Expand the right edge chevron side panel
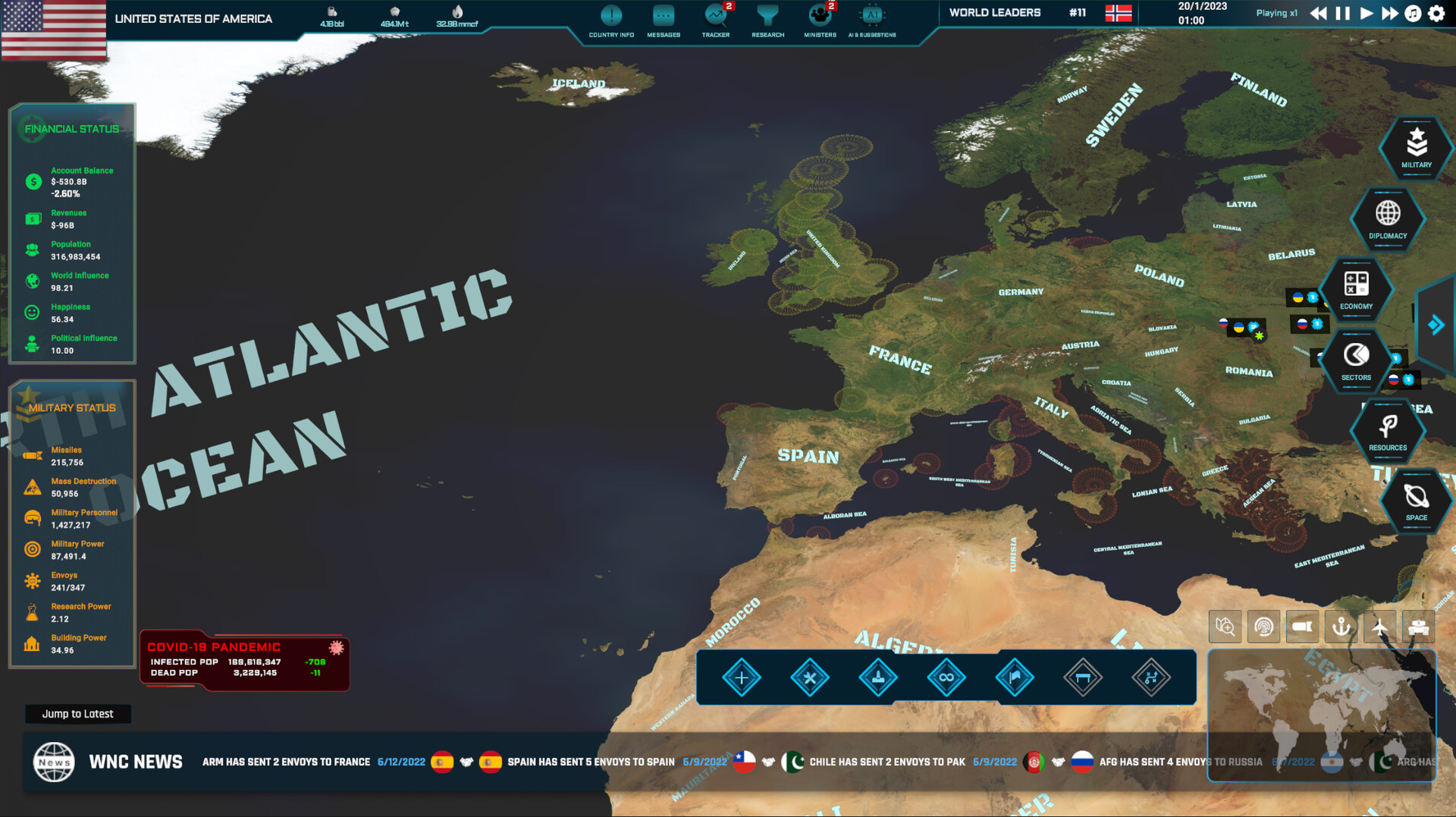 tap(1436, 325)
